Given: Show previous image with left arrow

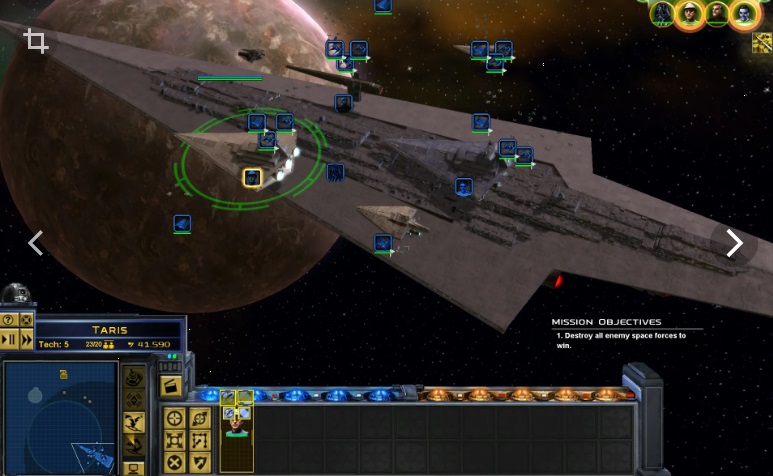Looking at the screenshot, I should coord(36,243).
